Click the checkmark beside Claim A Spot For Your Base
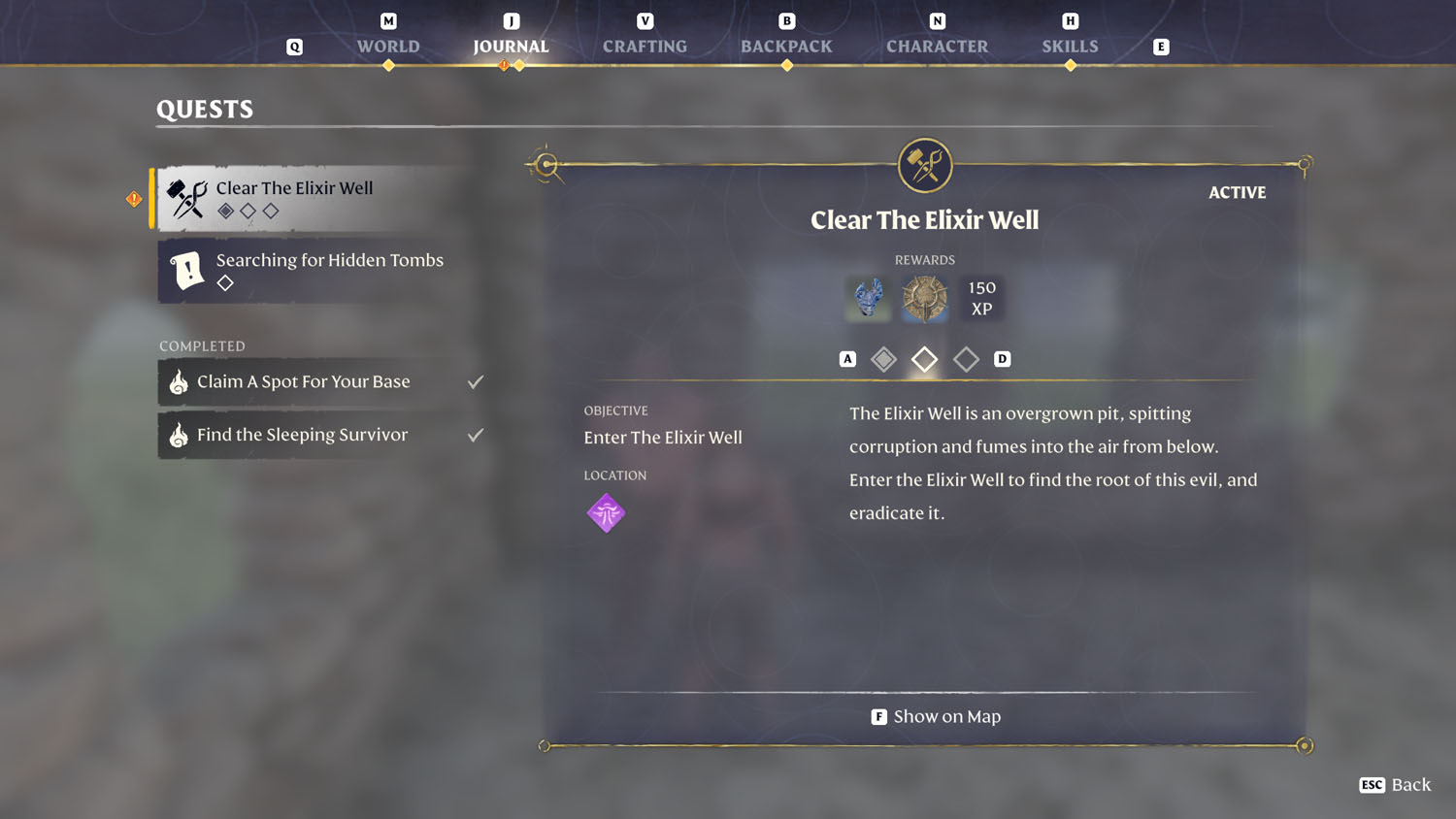This screenshot has height=819, width=1456. (476, 381)
